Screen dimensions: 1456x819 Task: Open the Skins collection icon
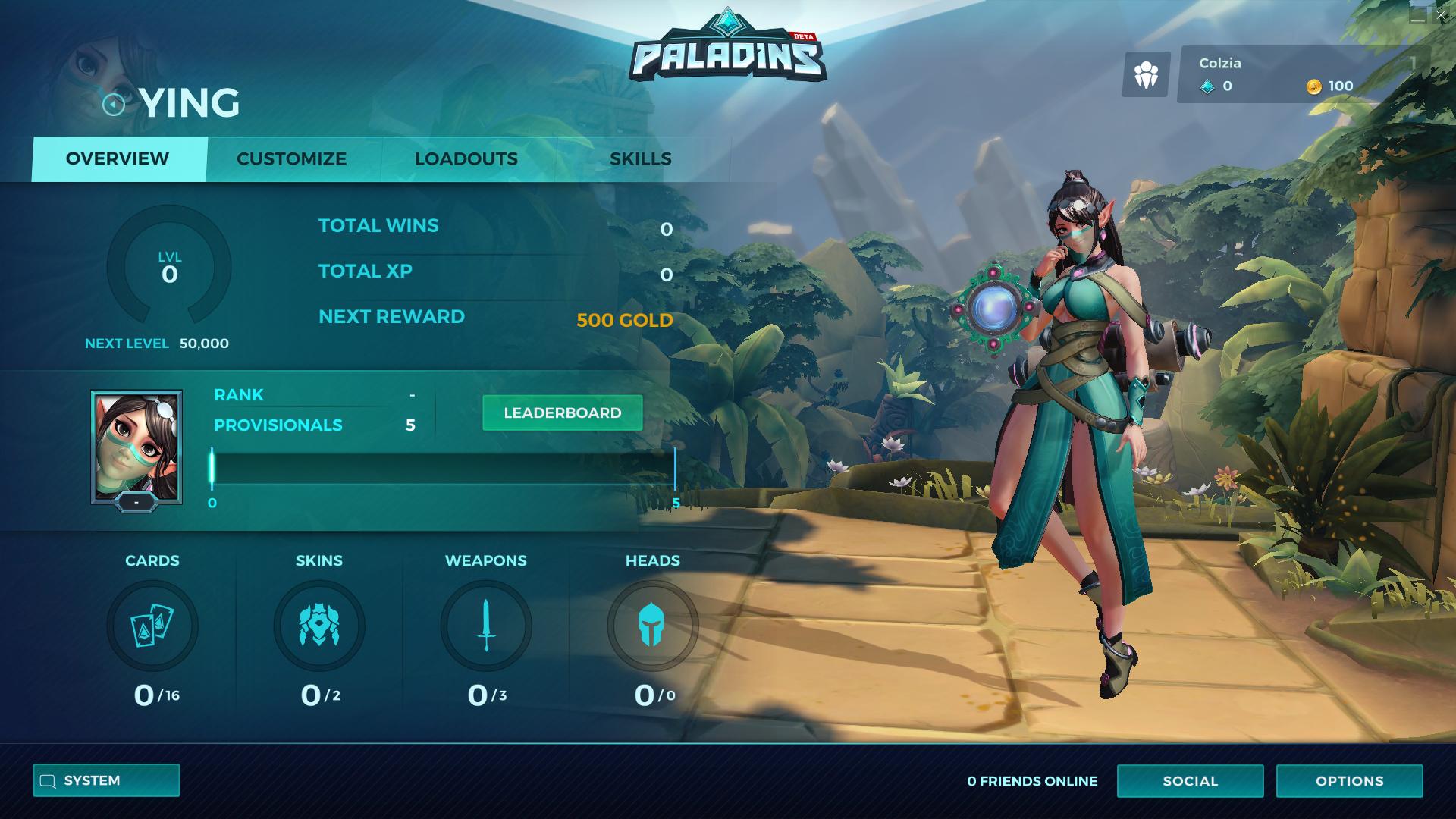coord(319,626)
